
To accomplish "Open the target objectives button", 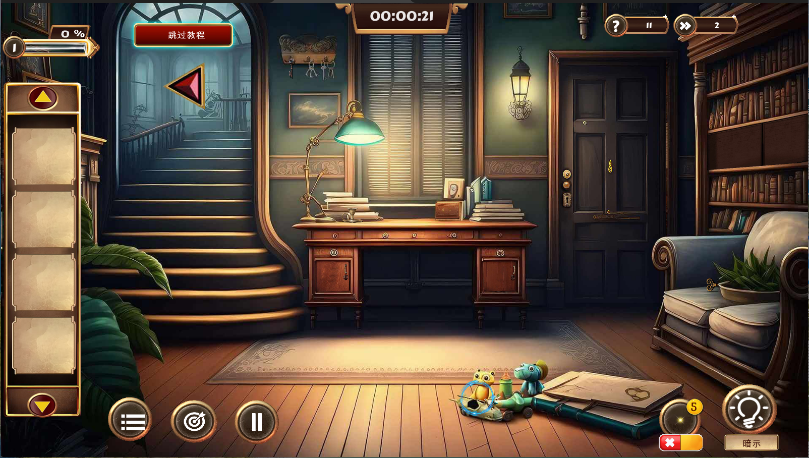I will pyautogui.click(x=193, y=421).
